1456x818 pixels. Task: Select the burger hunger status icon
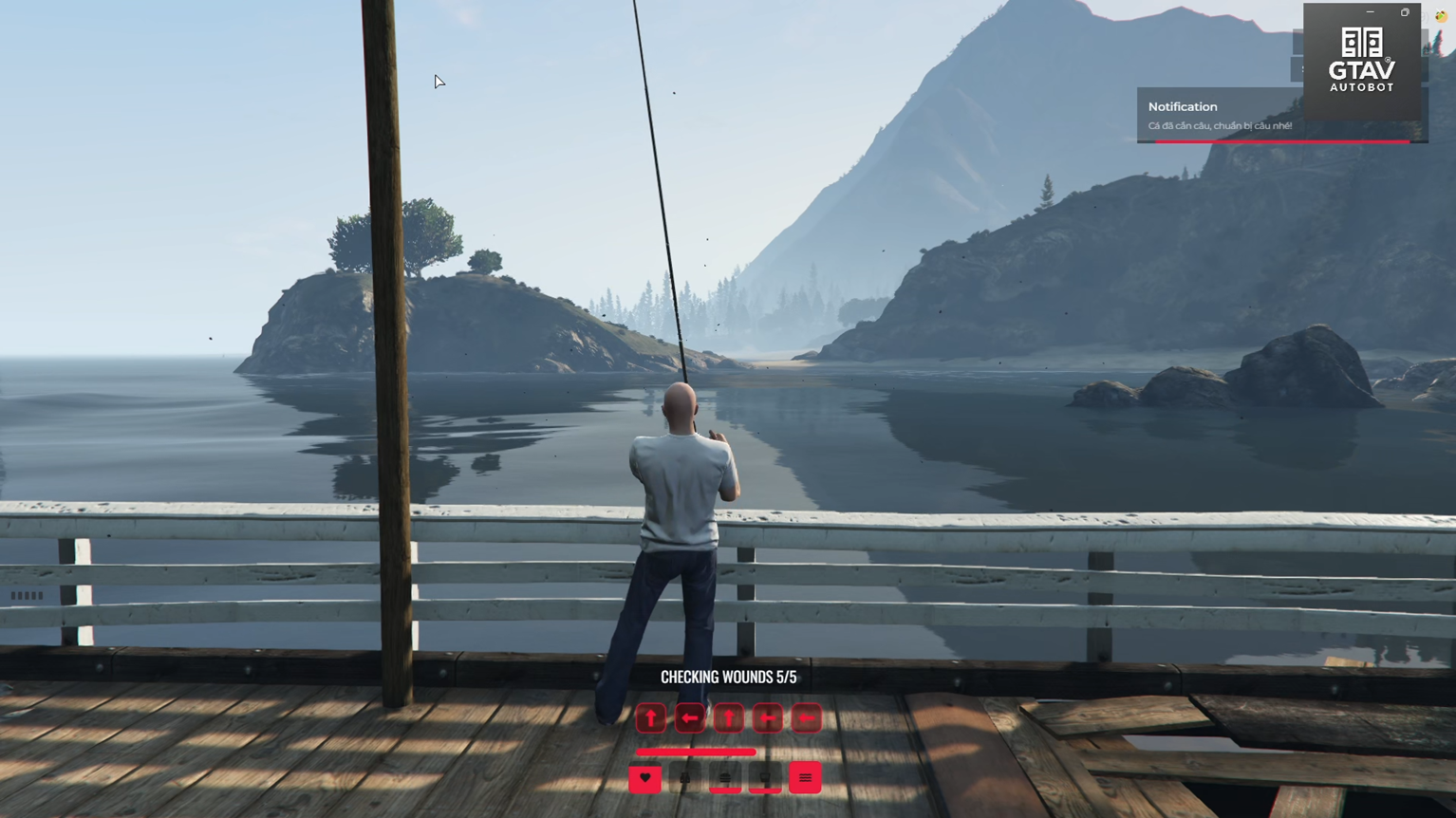[x=725, y=778]
